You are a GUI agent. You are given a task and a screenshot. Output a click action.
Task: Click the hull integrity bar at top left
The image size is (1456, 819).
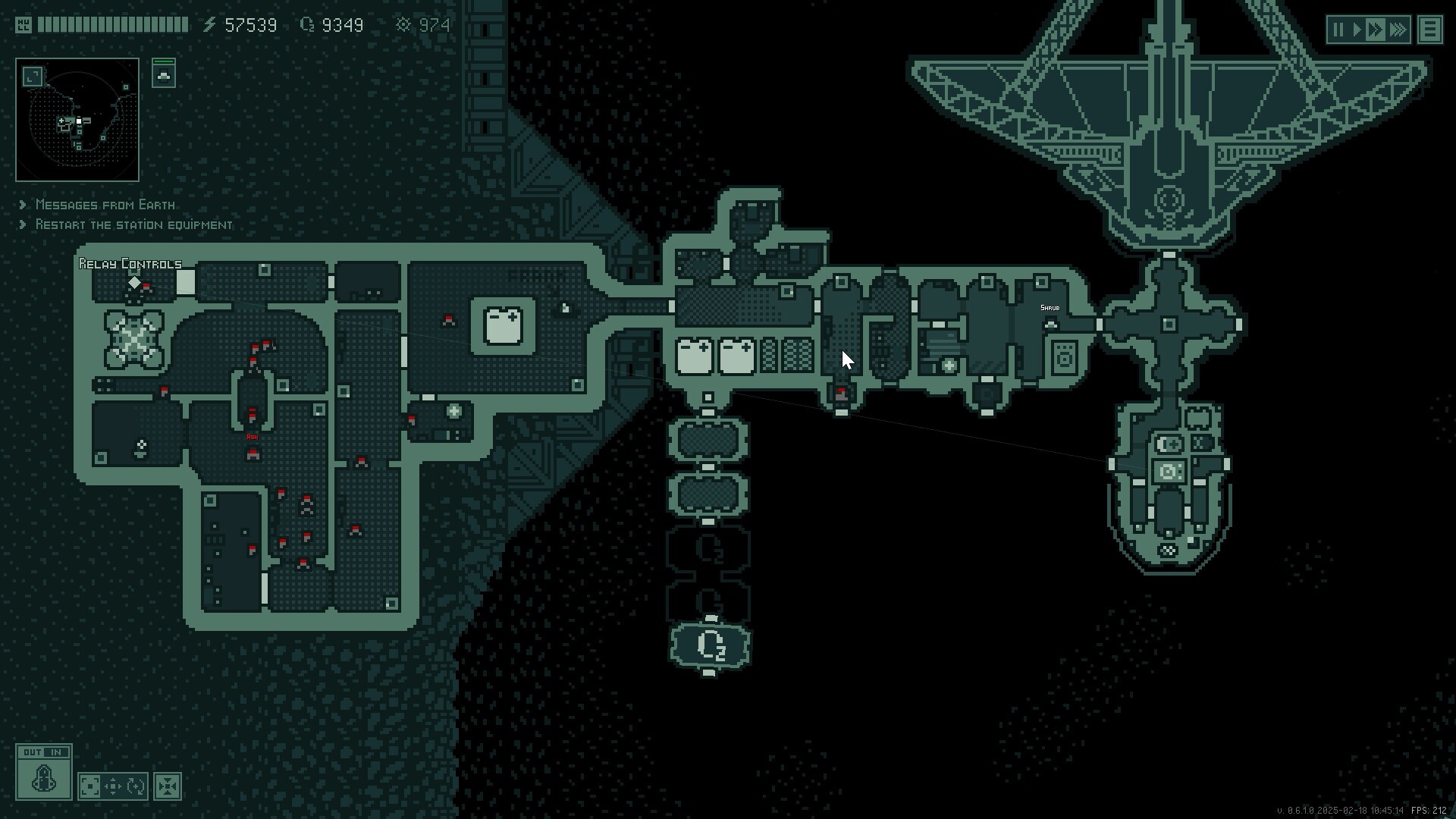114,24
